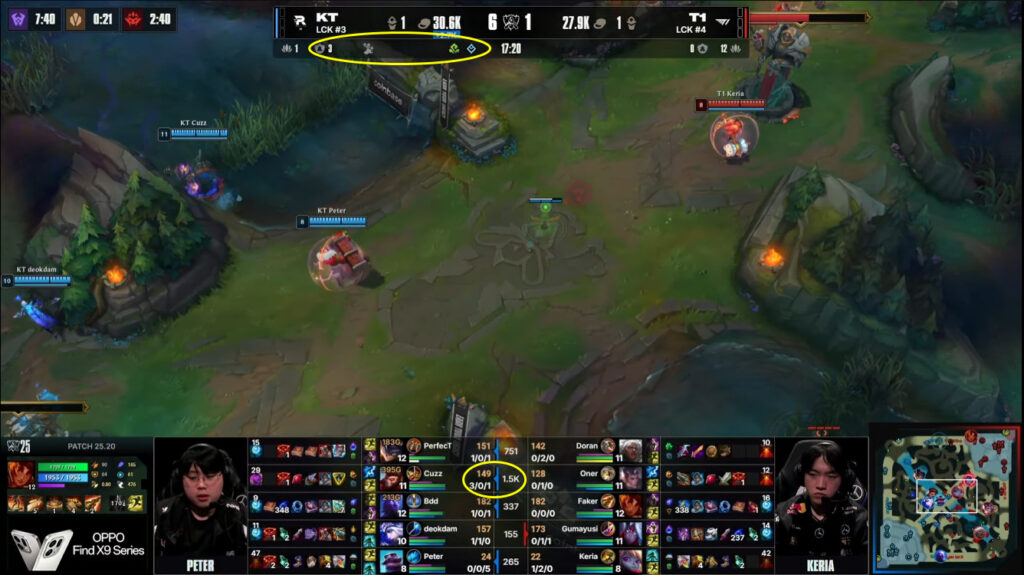Click the KT team logo
The image size is (1024, 575).
tap(296, 20)
